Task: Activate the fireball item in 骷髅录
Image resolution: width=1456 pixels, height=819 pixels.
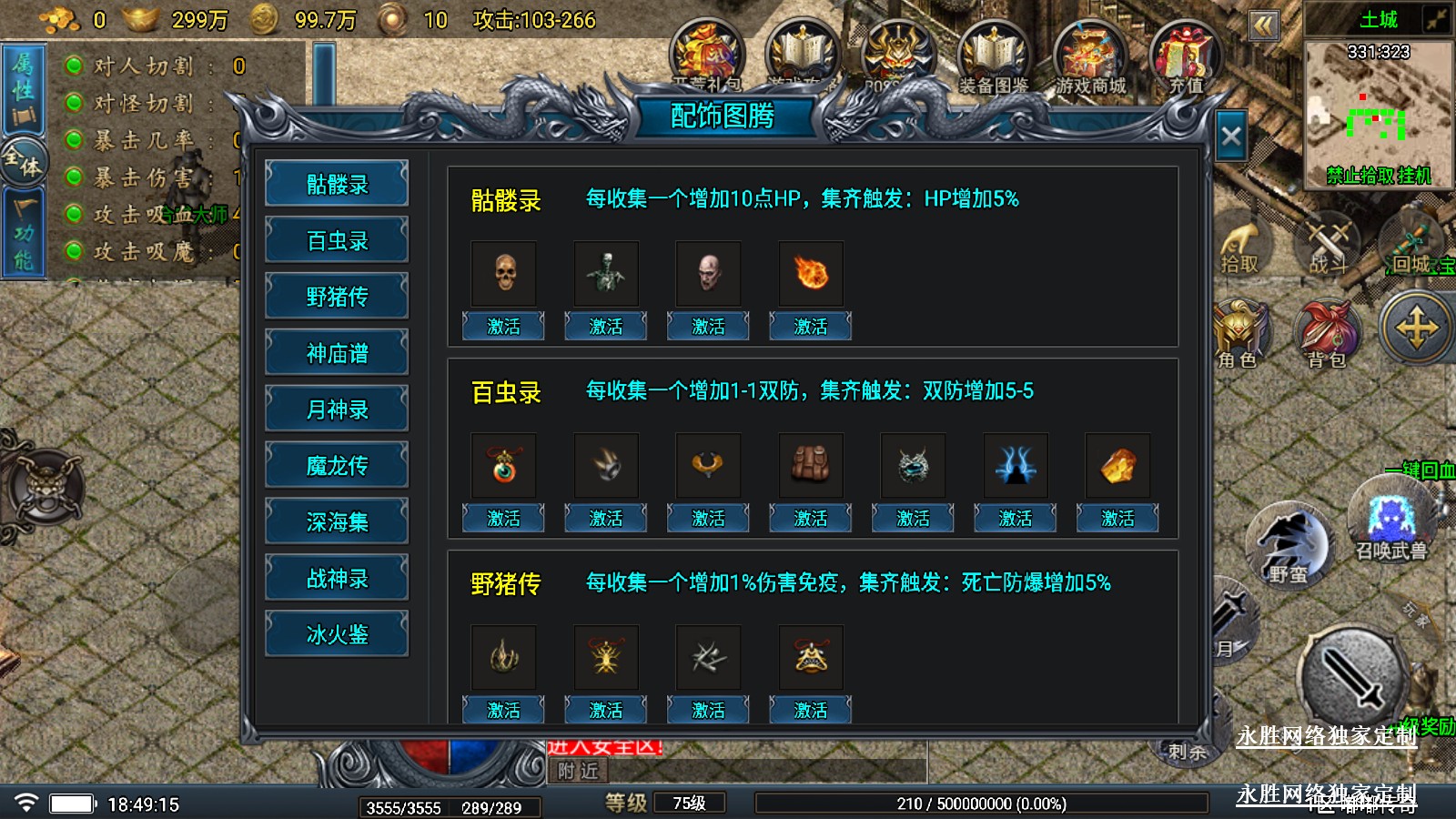Action: pos(810,326)
